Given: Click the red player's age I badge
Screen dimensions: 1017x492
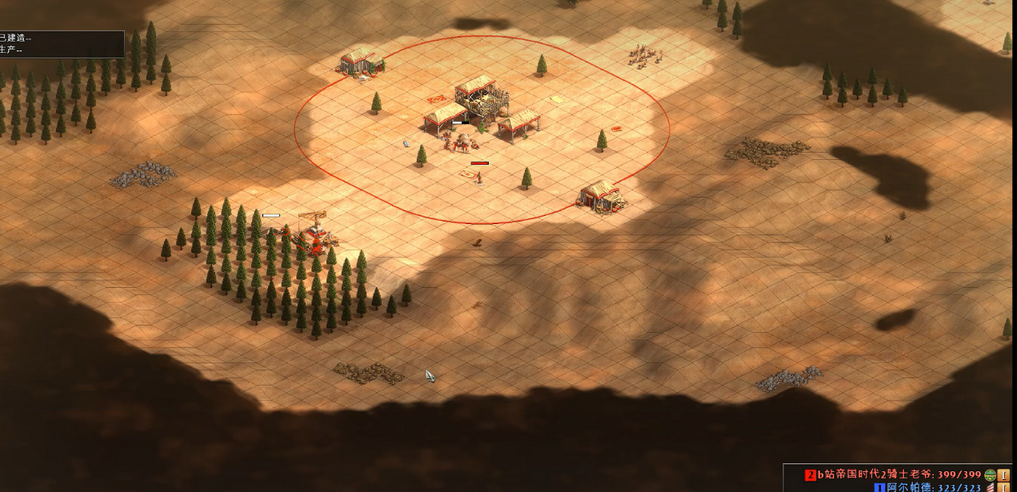Looking at the screenshot, I should tap(1004, 474).
